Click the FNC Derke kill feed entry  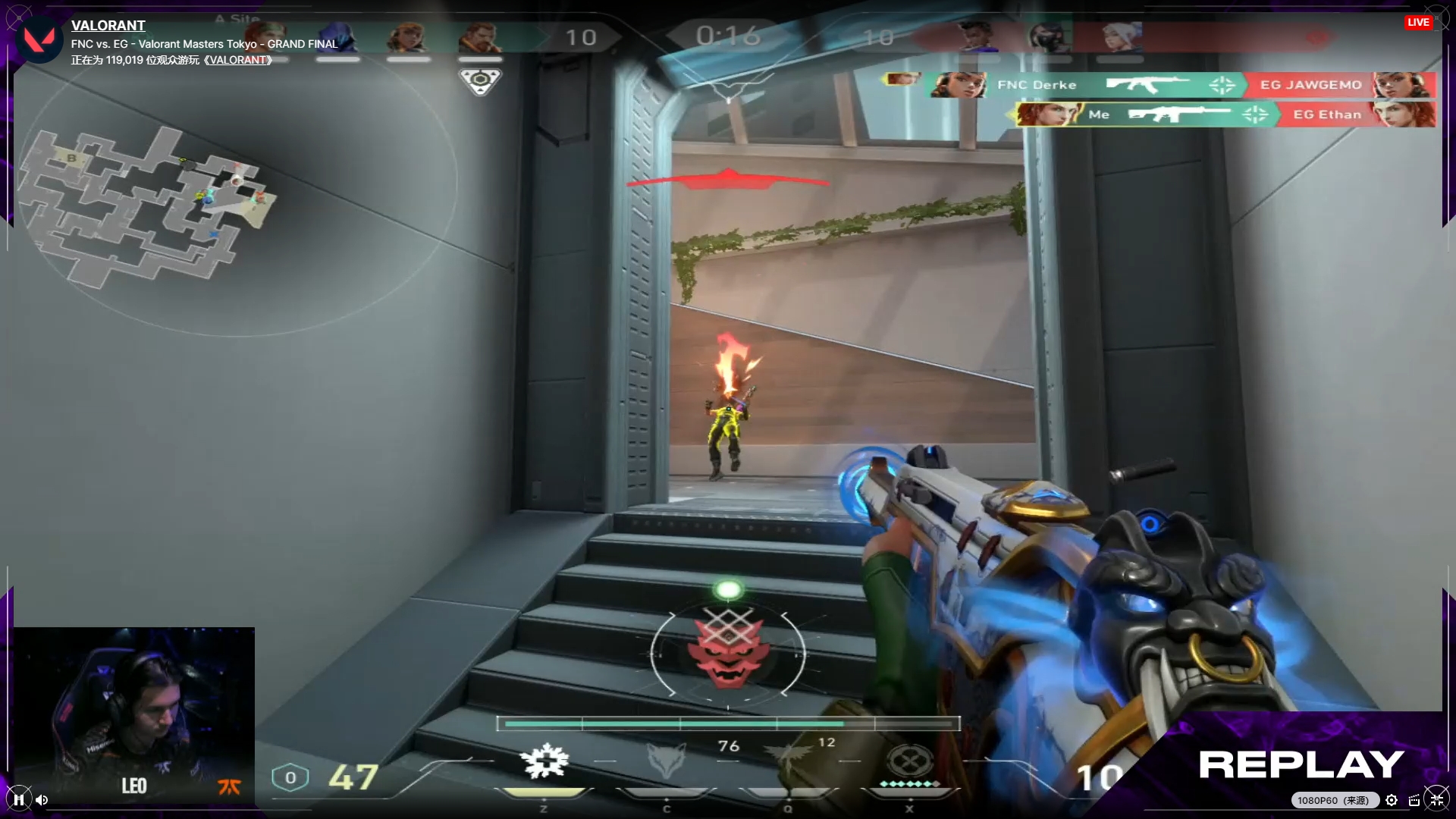tap(1036, 85)
